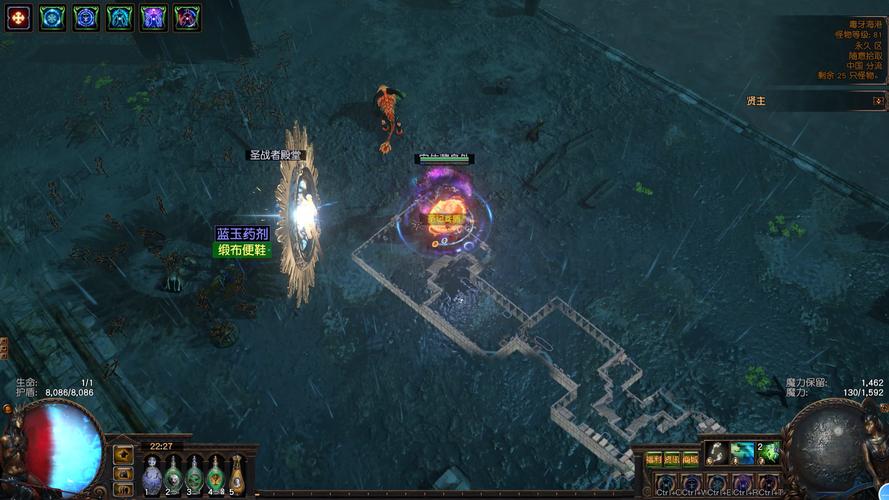Click the purple glowing figure buff icon
Viewport: 889px width, 500px height.
(x=153, y=17)
